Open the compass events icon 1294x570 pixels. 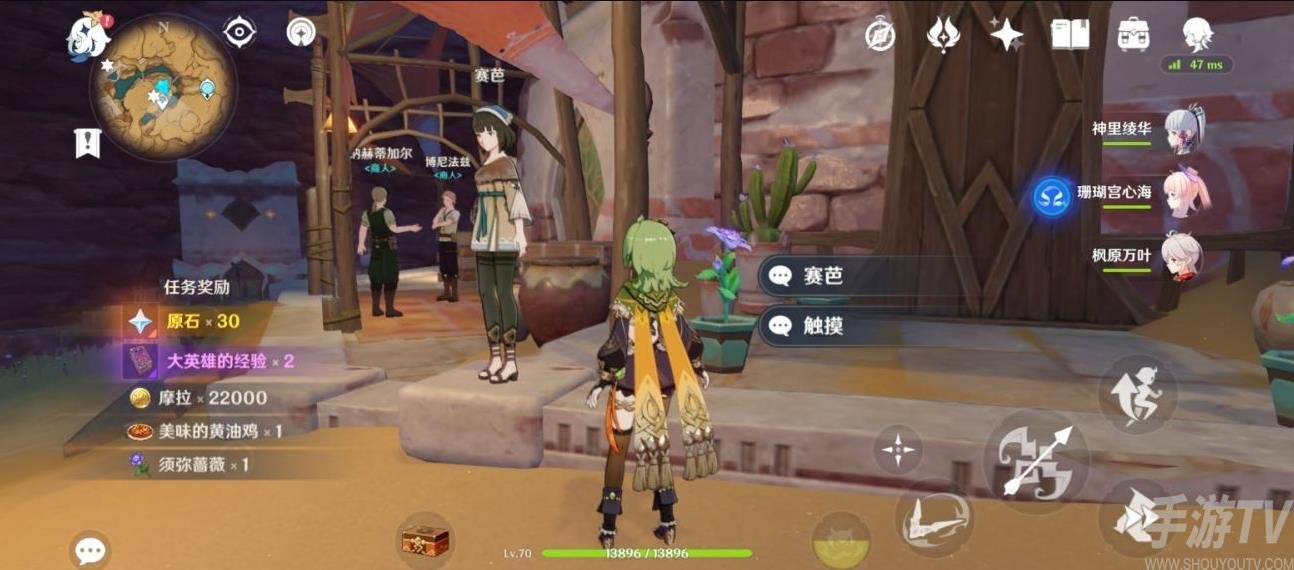tap(879, 34)
